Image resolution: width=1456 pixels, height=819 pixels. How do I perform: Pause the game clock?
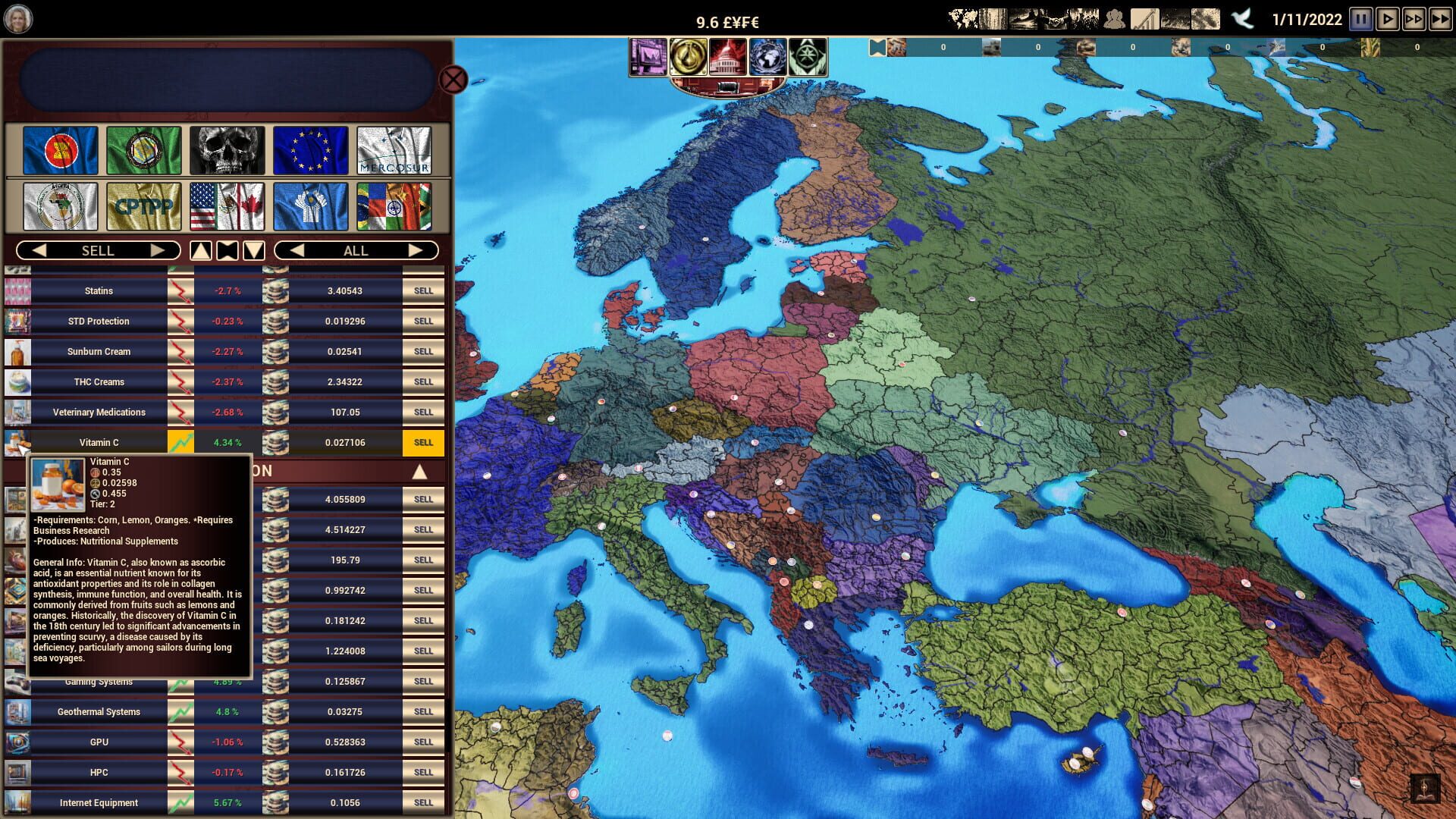pos(1361,19)
